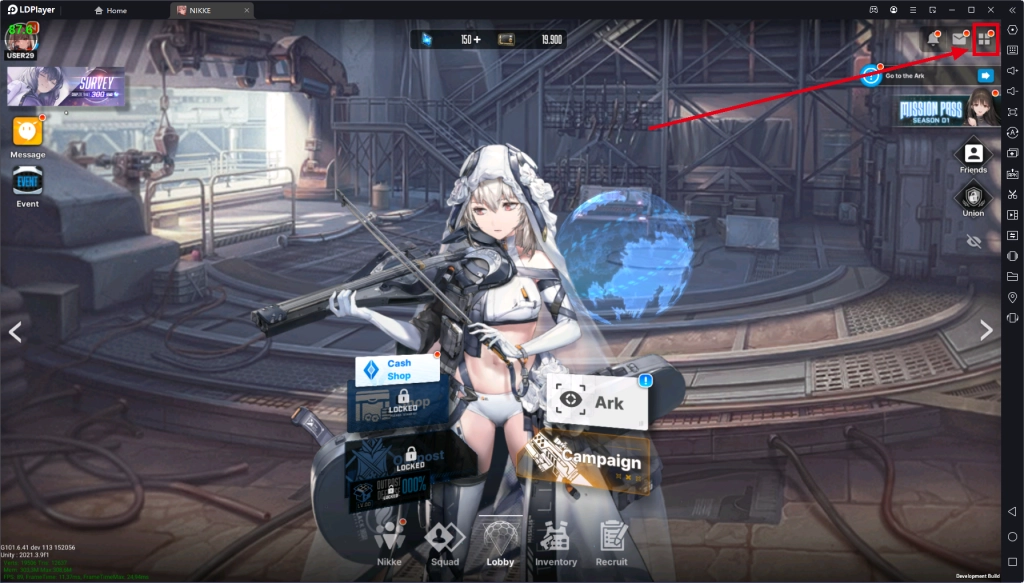Open the Survey banner
Image resolution: width=1024 pixels, height=583 pixels.
click(66, 87)
